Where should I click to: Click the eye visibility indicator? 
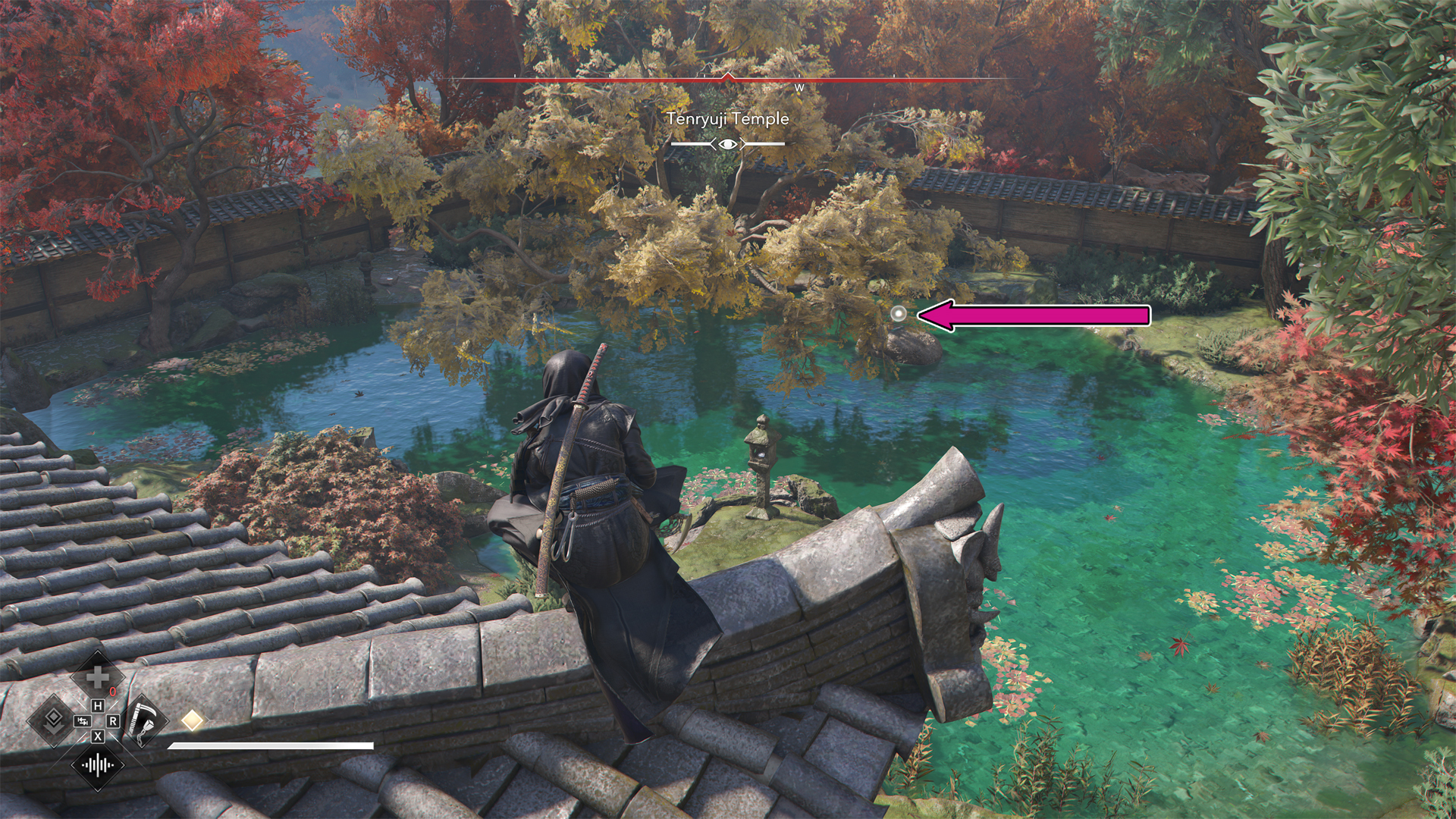click(x=728, y=143)
